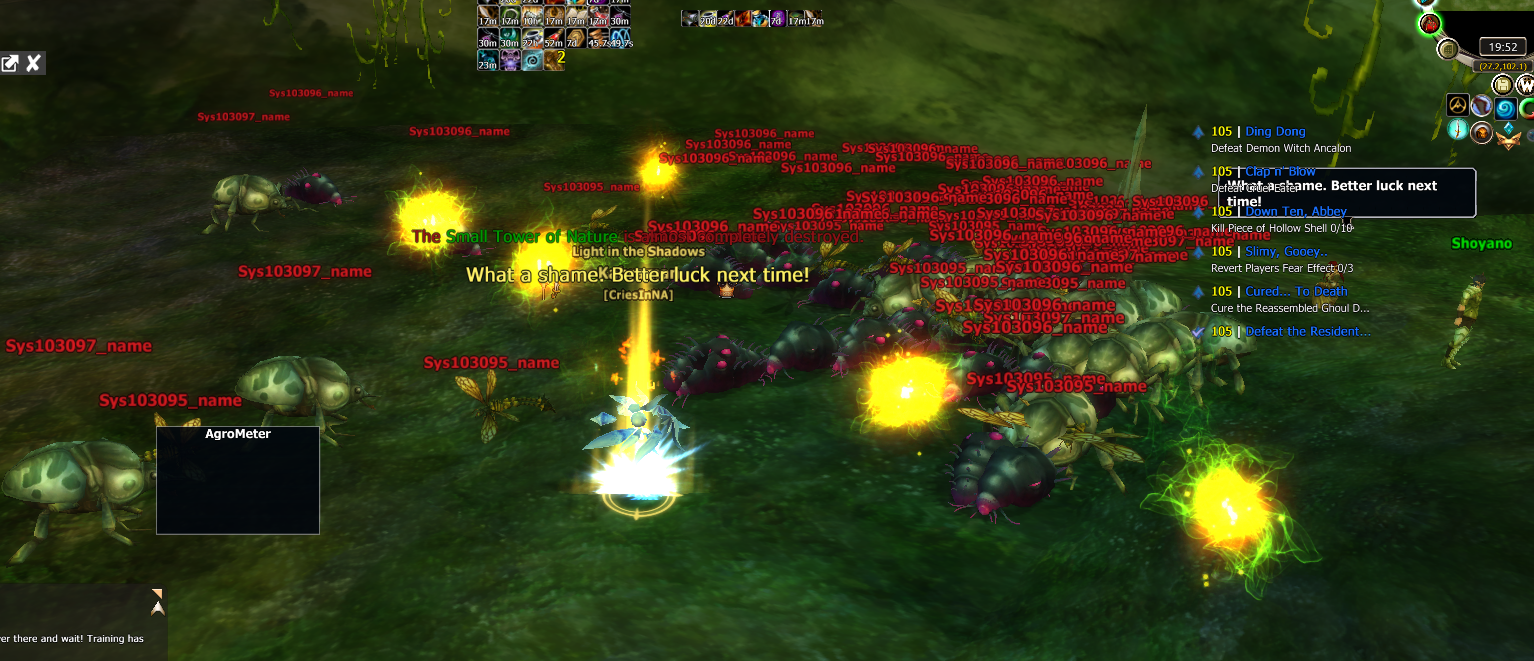Click the minimap clock showing 19:52
Image resolution: width=1534 pixels, height=661 pixels.
coord(1503,46)
